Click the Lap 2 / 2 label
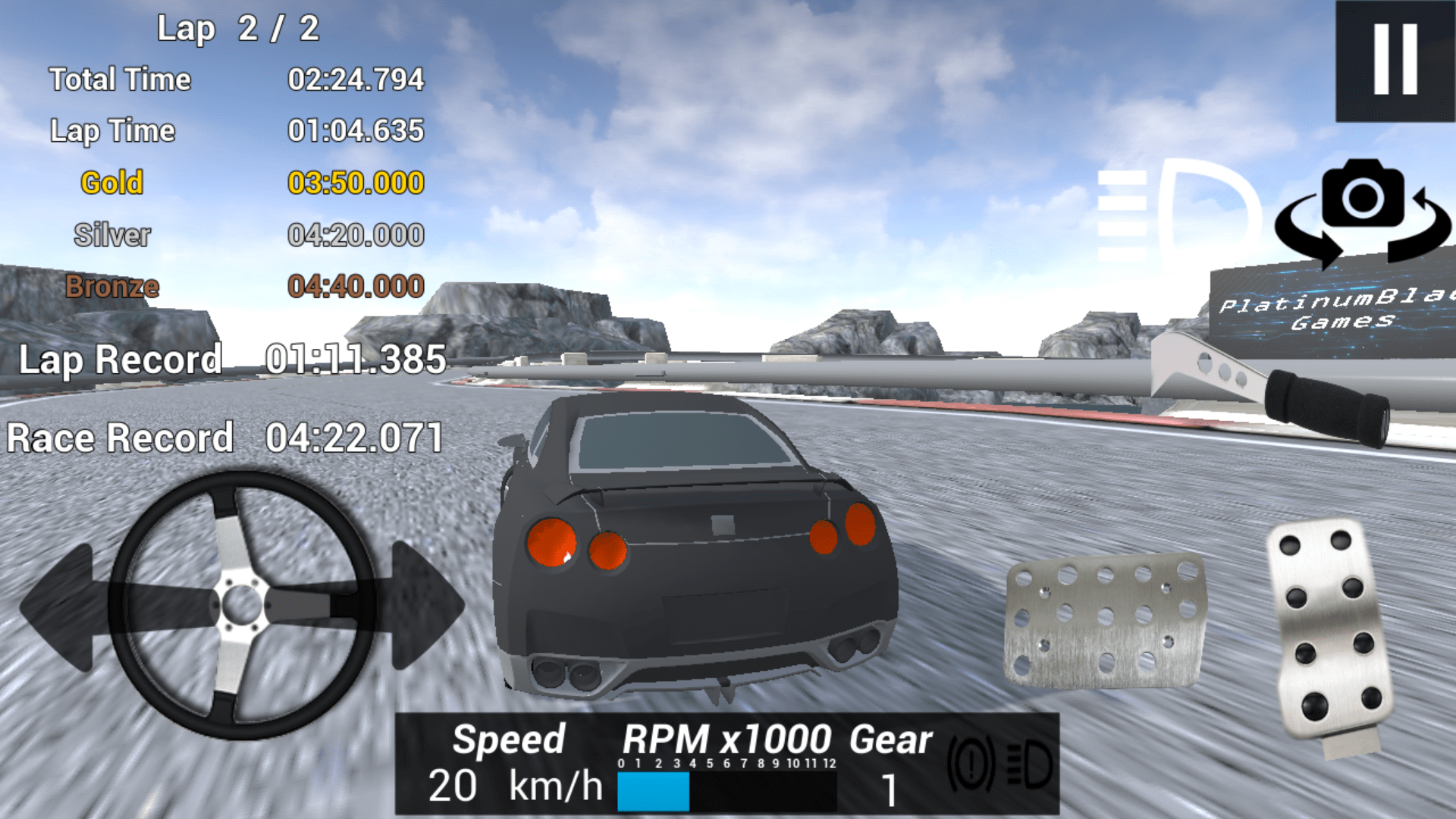Screen dimensions: 1456x819 coord(239,28)
